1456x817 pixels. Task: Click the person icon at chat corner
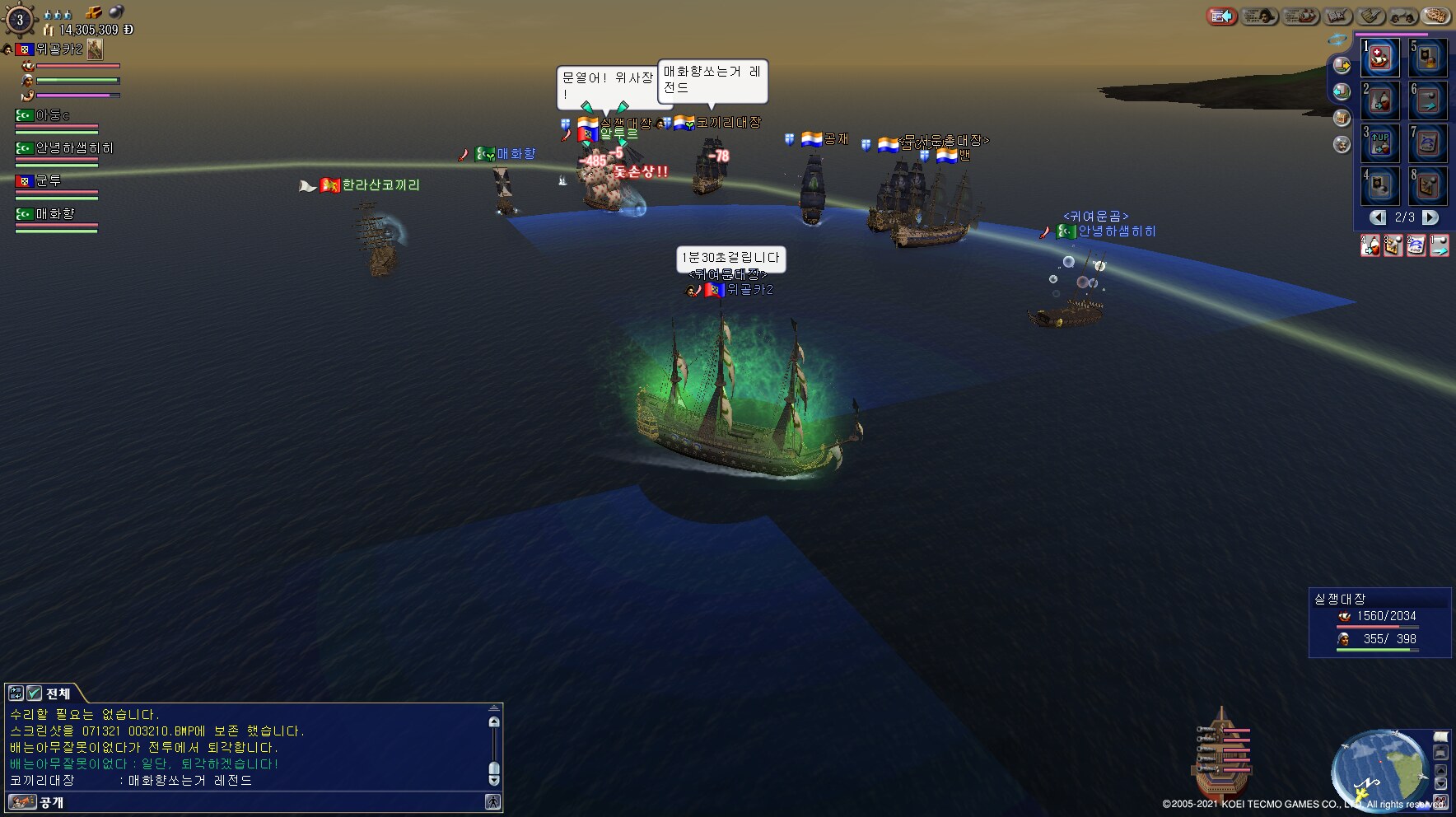pyautogui.click(x=492, y=801)
